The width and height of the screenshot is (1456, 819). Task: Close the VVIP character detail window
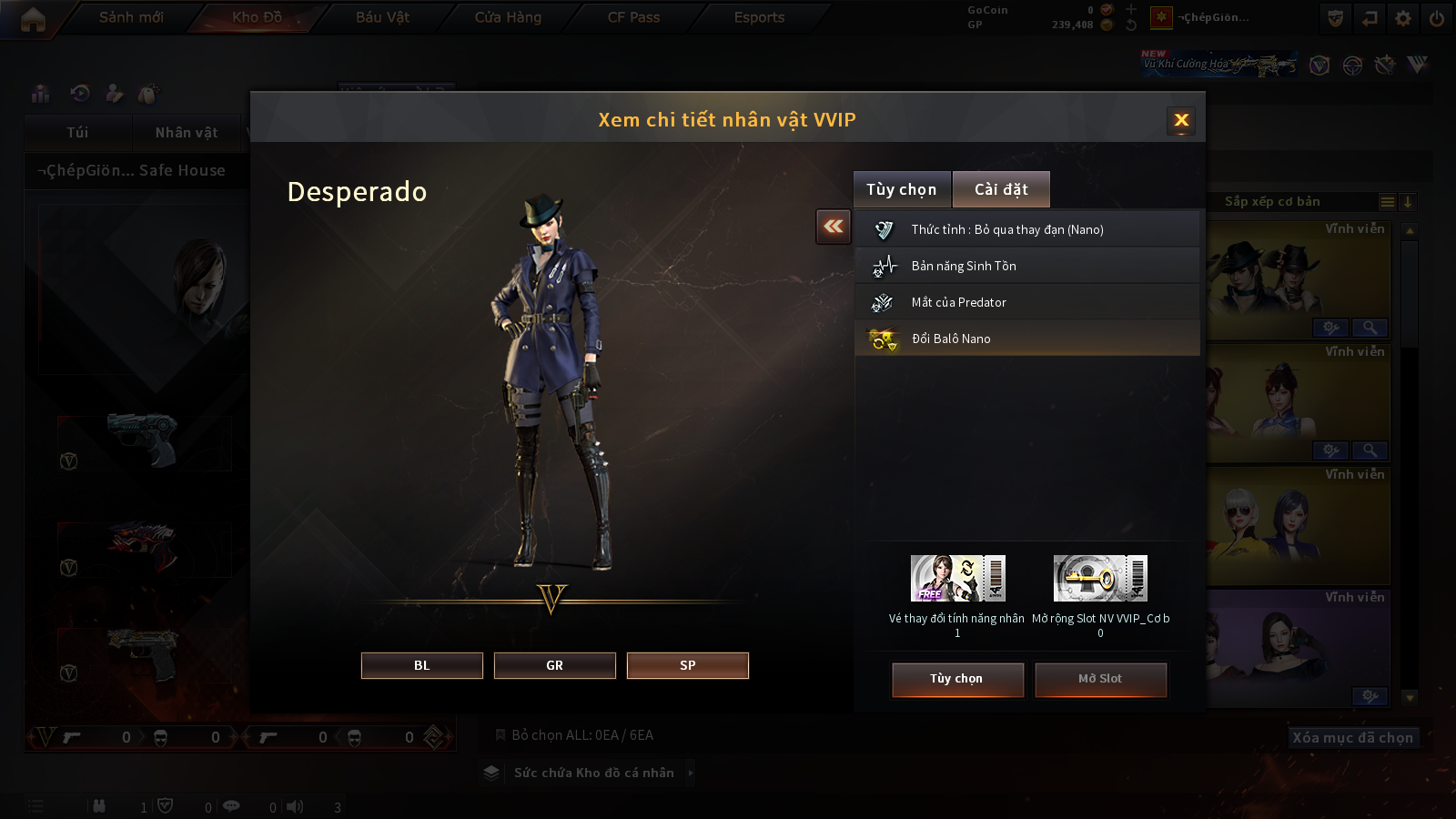click(x=1181, y=120)
